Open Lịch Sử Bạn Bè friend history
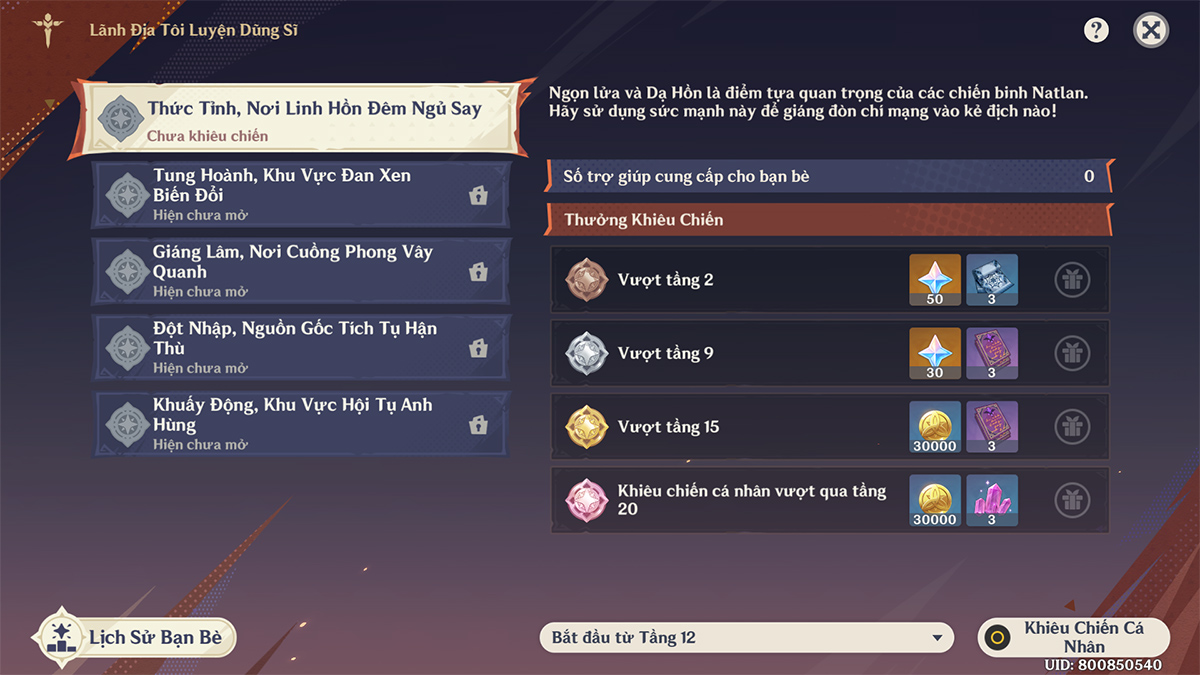The image size is (1200, 675). tap(137, 637)
